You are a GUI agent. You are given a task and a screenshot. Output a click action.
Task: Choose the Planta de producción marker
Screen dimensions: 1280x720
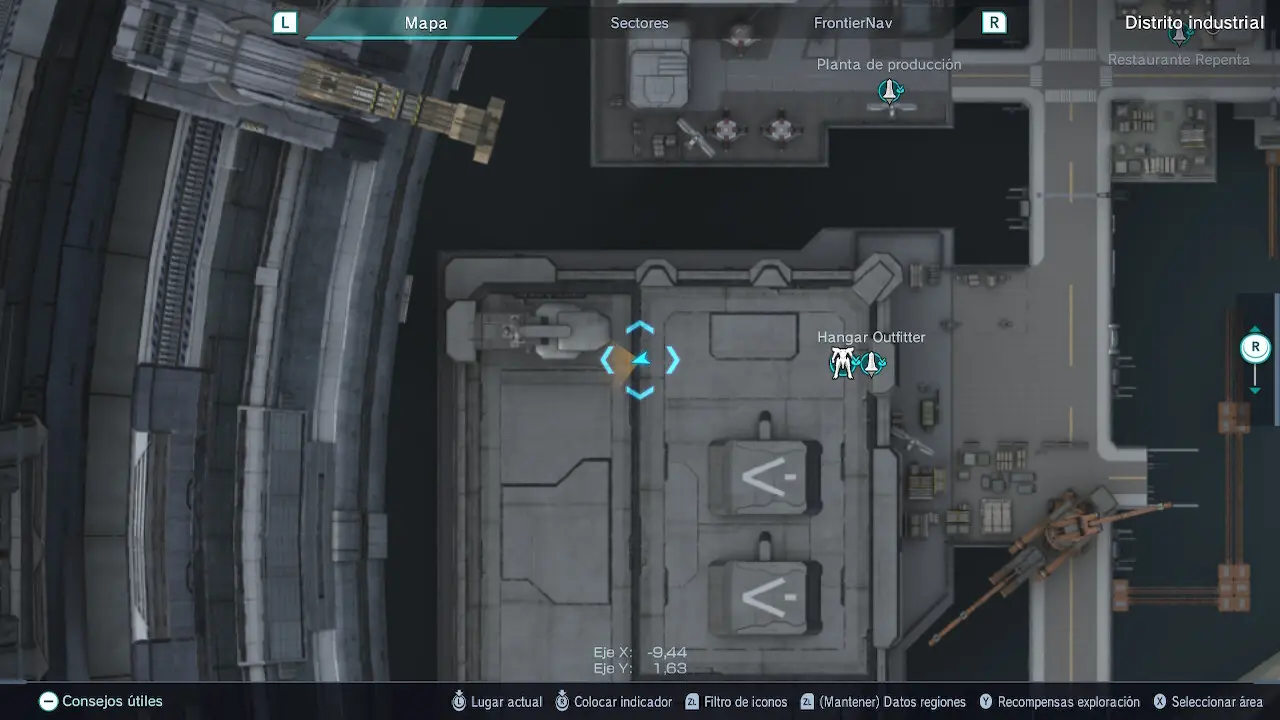889,92
